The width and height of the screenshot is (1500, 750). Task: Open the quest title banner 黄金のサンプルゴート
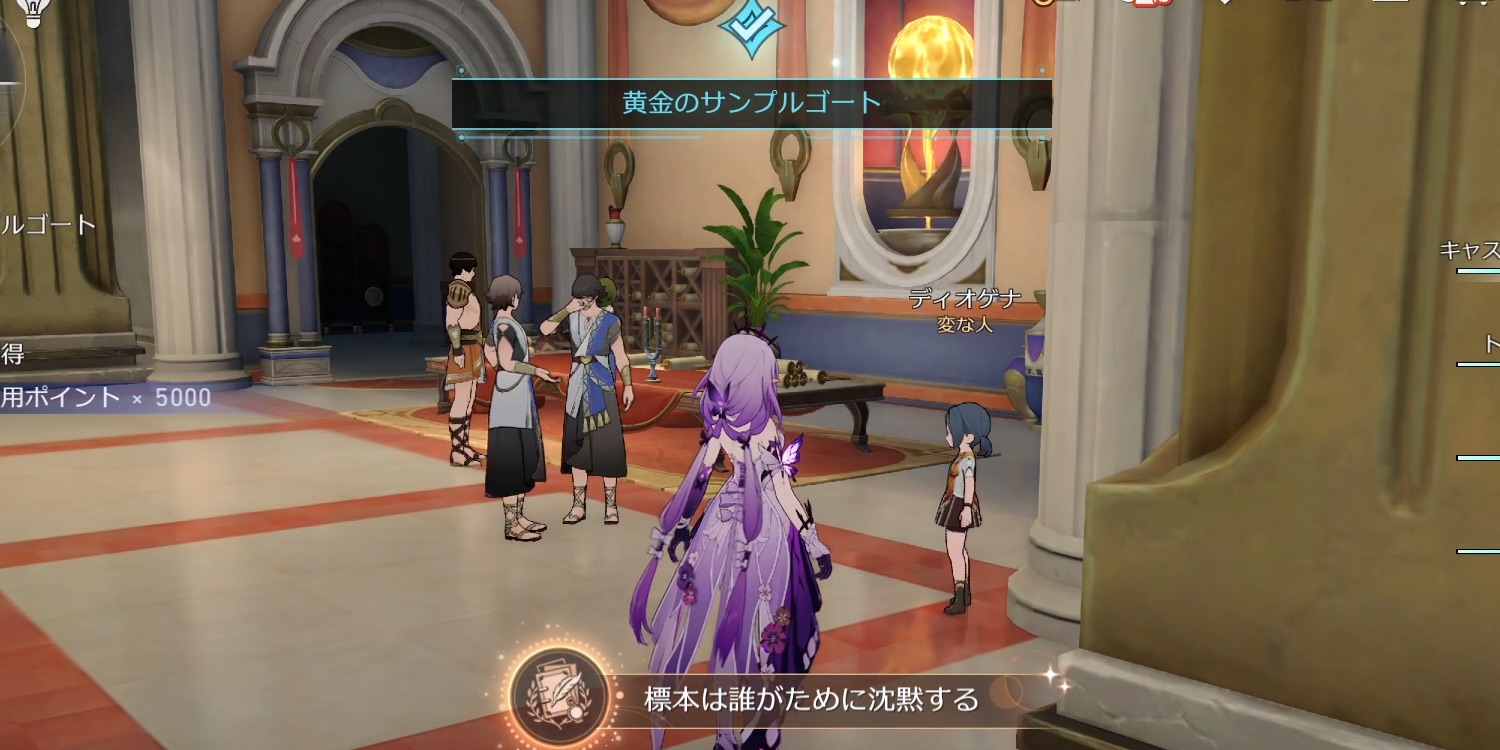coord(750,100)
